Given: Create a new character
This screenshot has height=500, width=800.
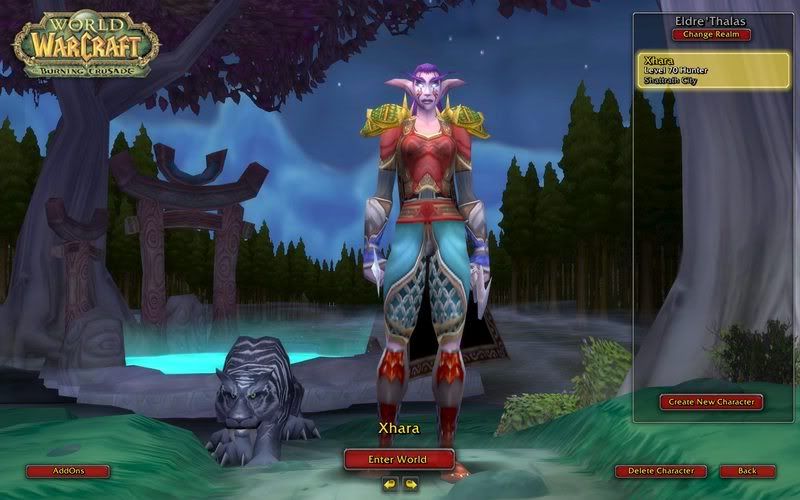Looking at the screenshot, I should tap(711, 402).
